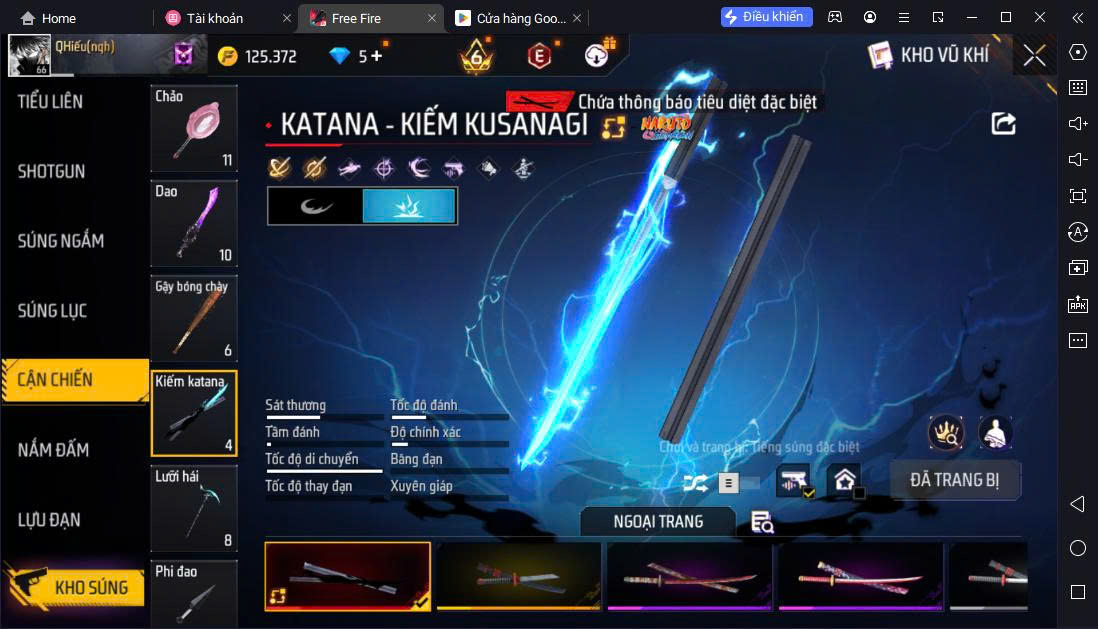1098x629 pixels.
Task: Add diamonds with the plus button
Action: point(377,56)
